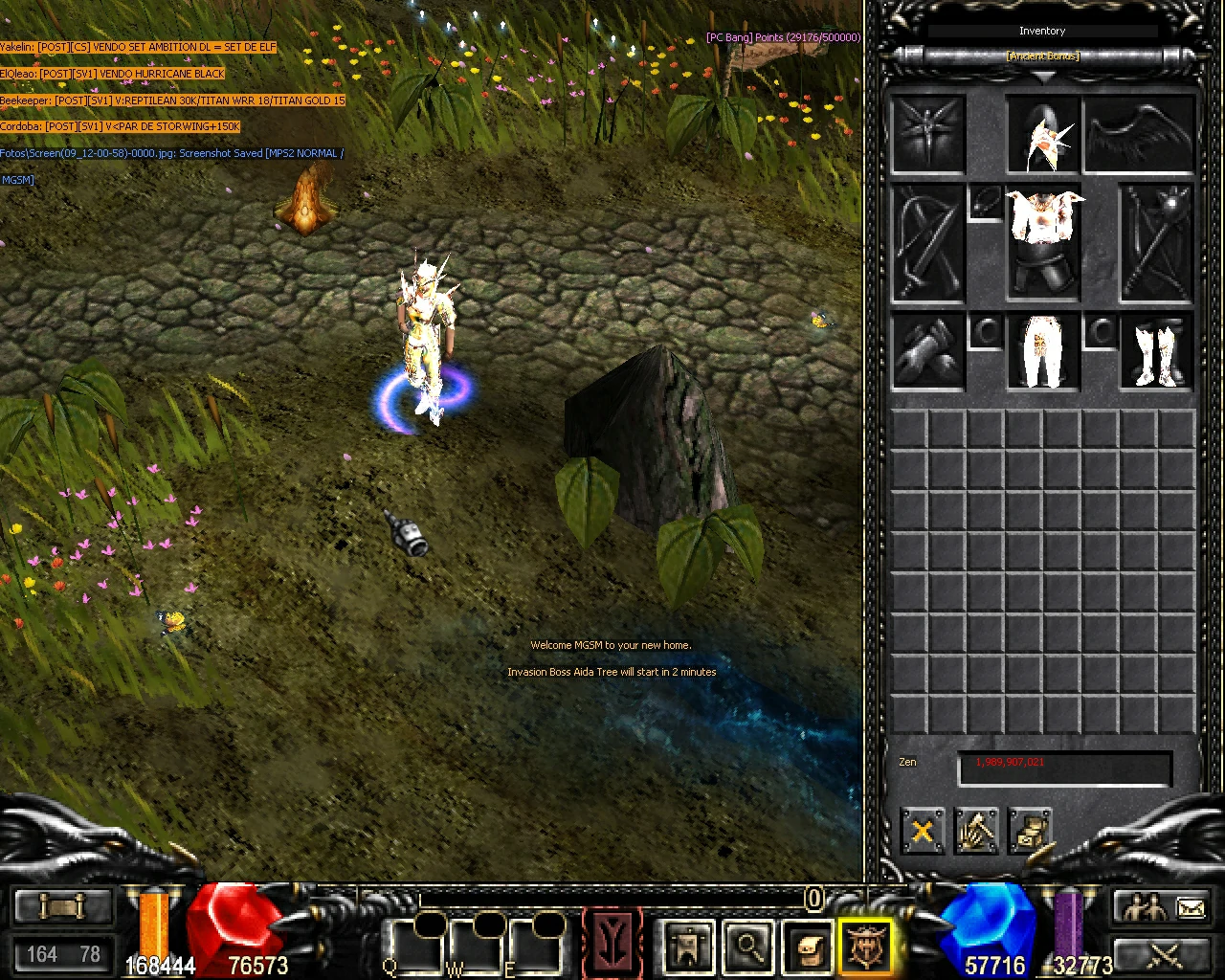Toggle the glowing shield emblem in the toolbar

coord(866,947)
